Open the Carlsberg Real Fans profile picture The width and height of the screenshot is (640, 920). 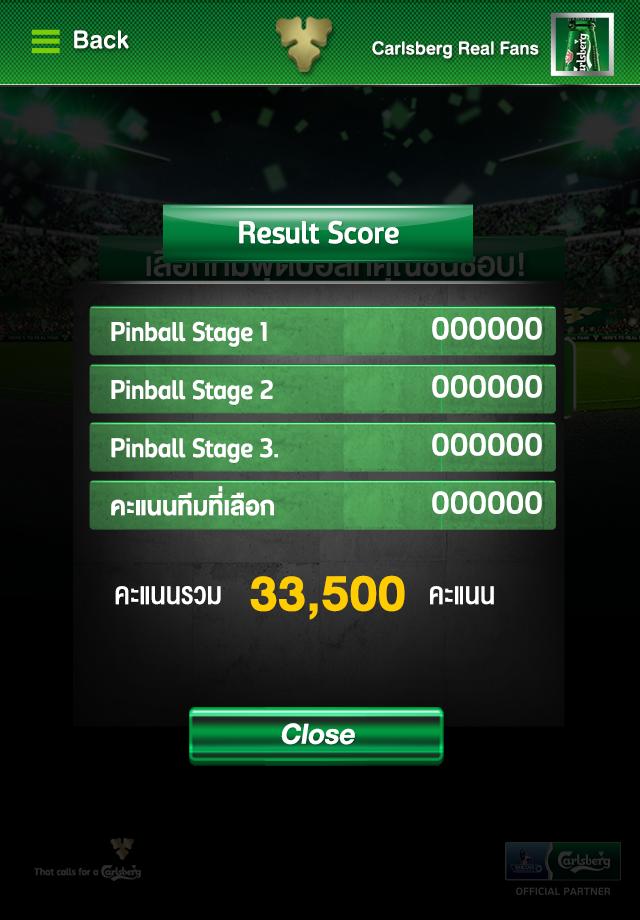tap(581, 45)
